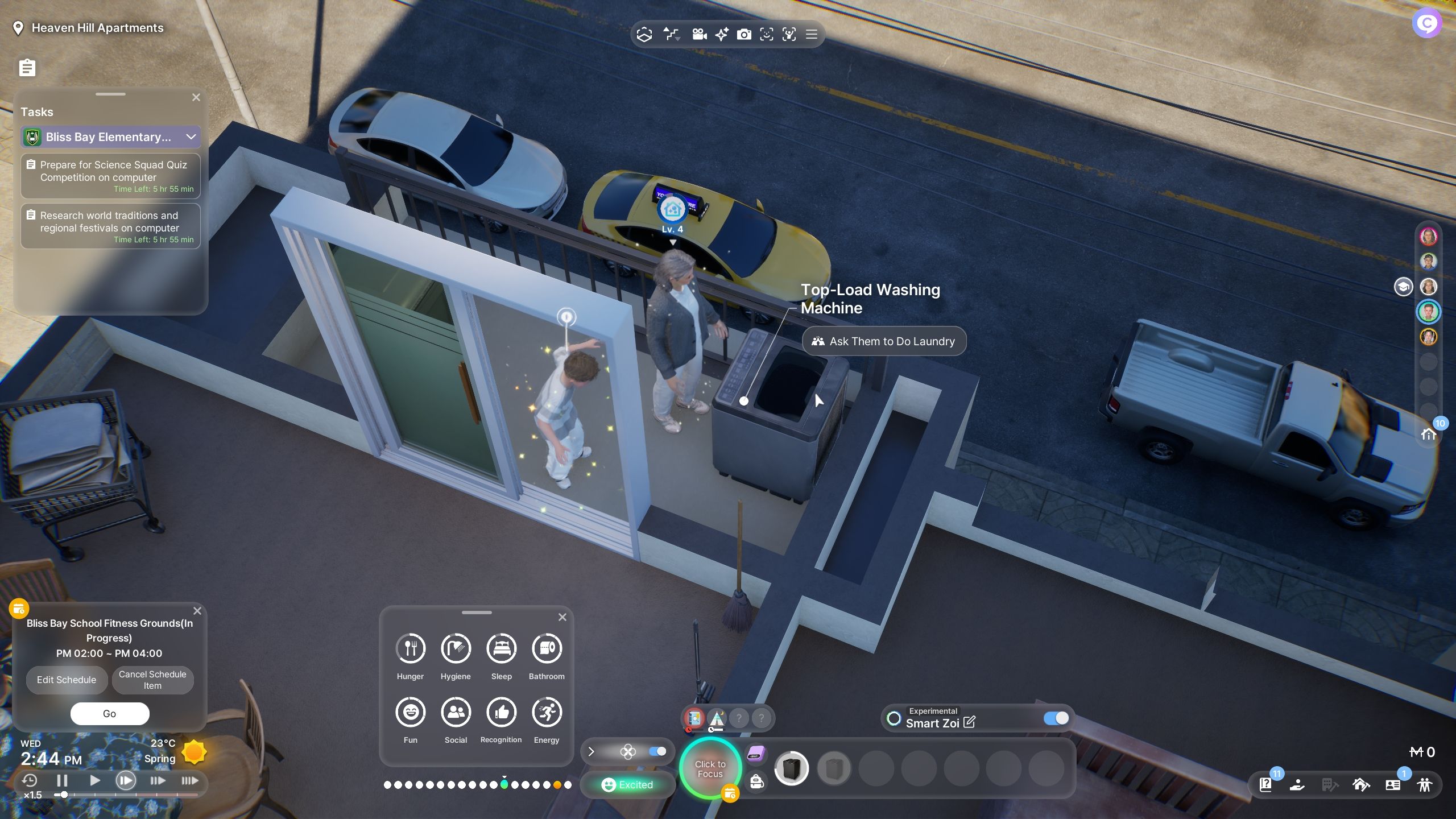Close the Tasks panel
The width and height of the screenshot is (1456, 819).
point(196,97)
